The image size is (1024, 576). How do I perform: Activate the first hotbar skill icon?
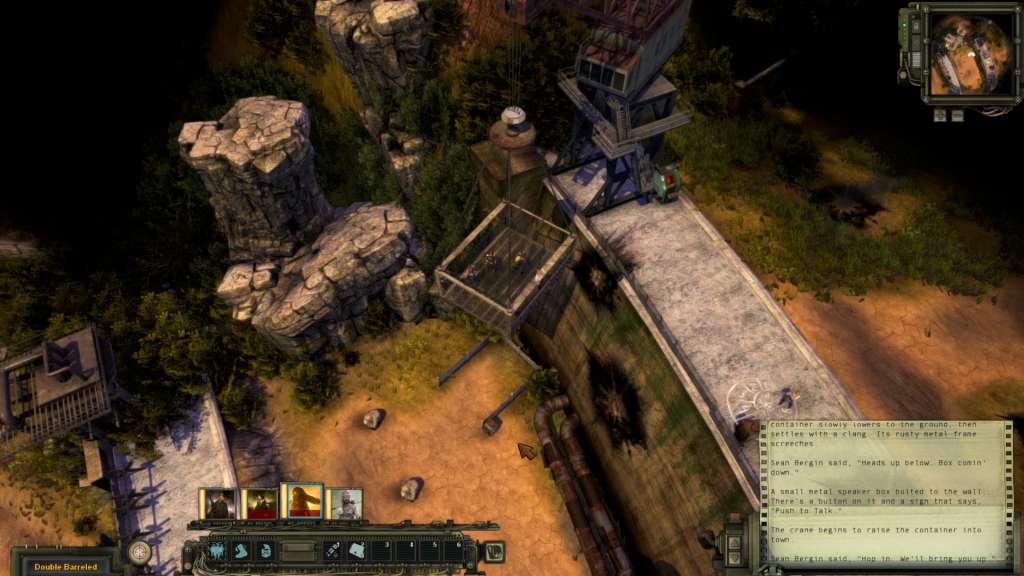[217, 551]
